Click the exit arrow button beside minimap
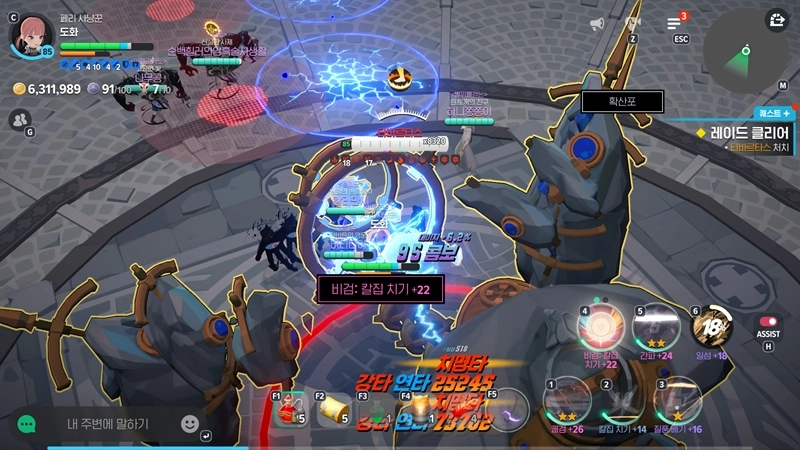 776,20
